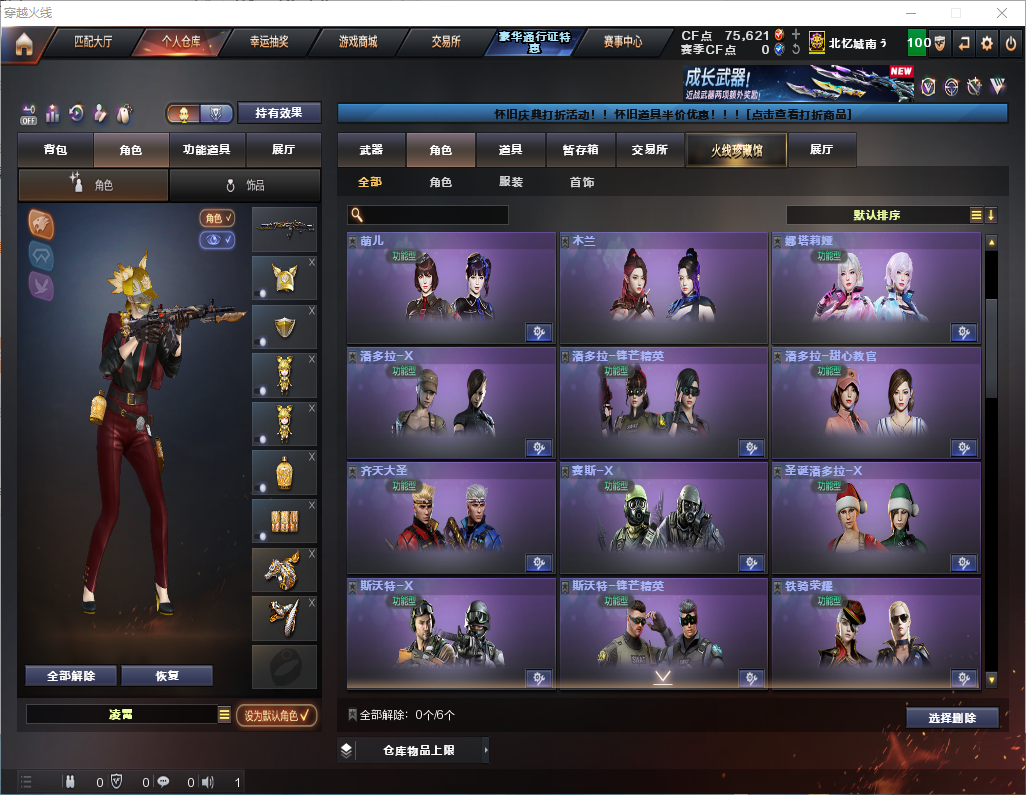
Task: Click 设为默认角色 button
Action: (276, 715)
